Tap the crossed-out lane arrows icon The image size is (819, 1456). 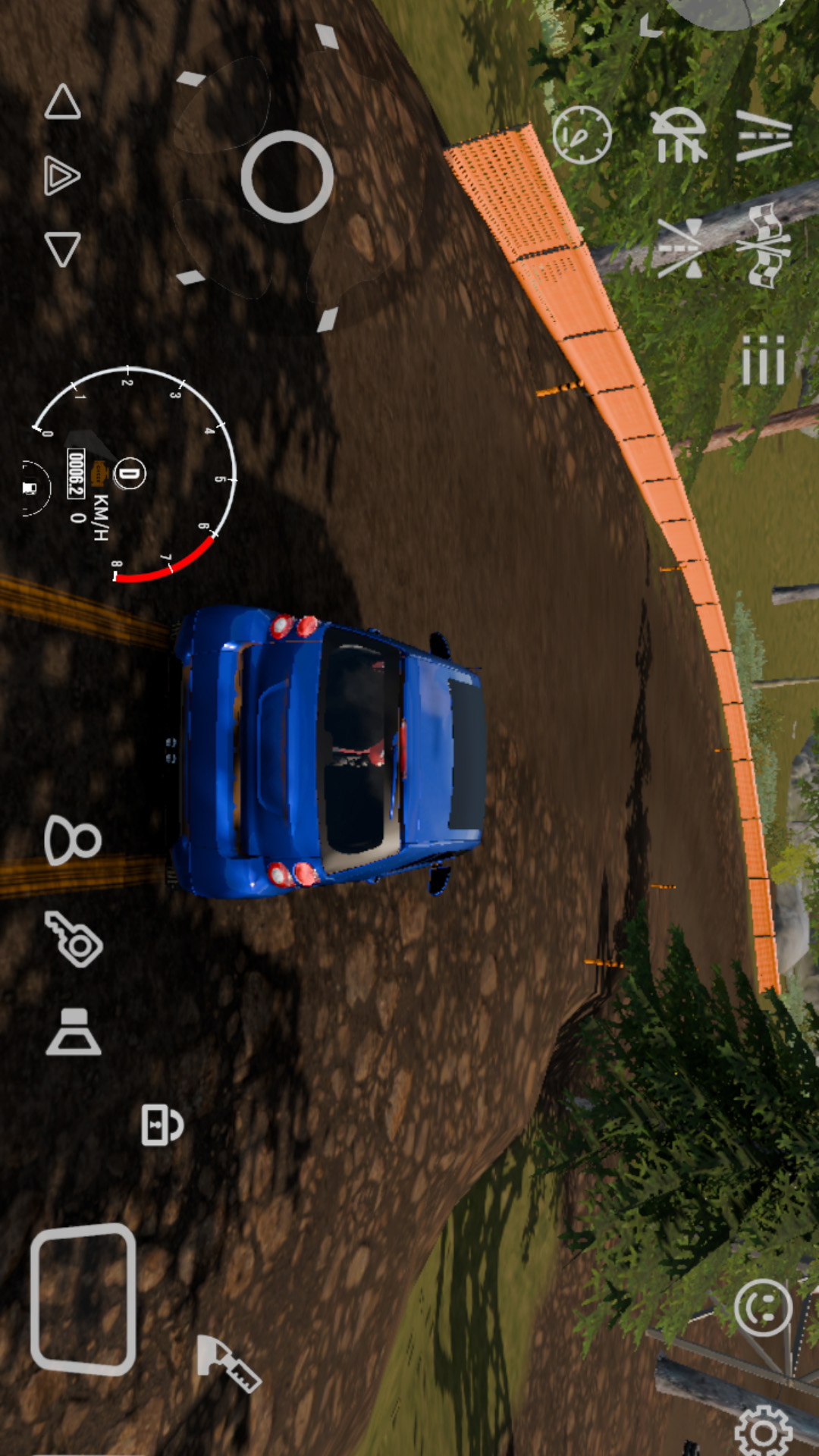[x=679, y=248]
